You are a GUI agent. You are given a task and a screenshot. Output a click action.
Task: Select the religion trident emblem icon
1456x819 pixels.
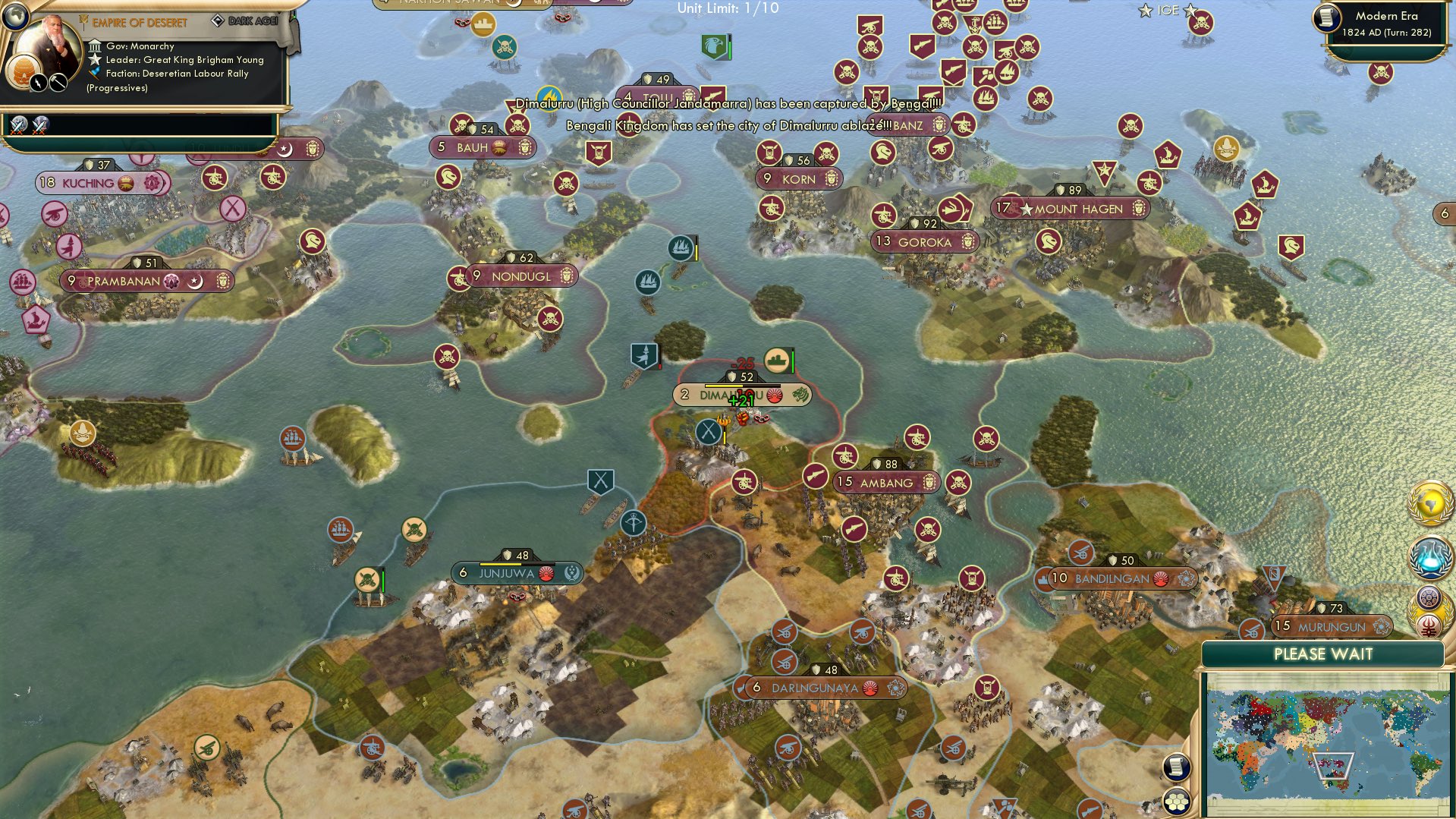point(1429,625)
